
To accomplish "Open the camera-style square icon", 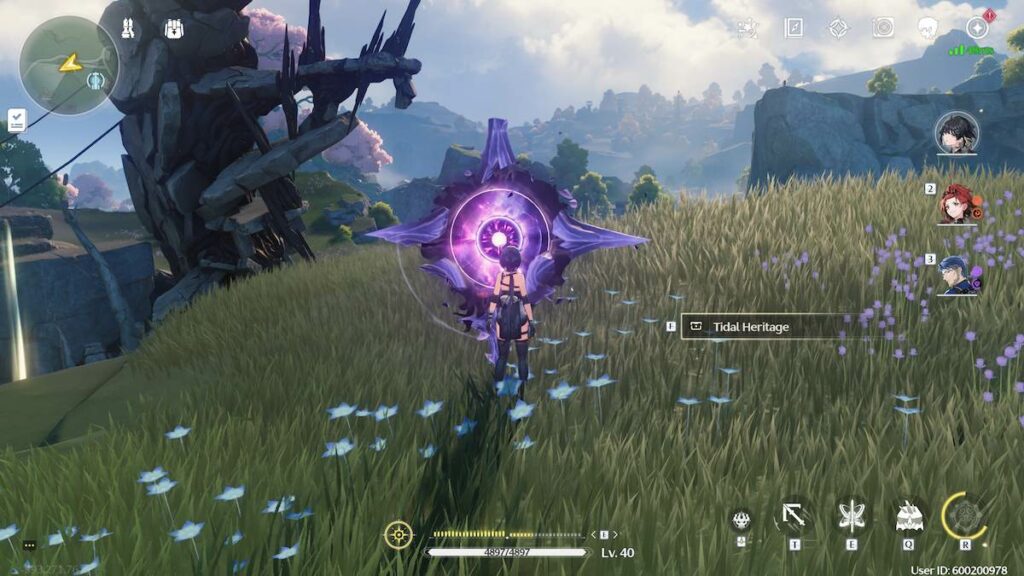I will click(x=883, y=28).
